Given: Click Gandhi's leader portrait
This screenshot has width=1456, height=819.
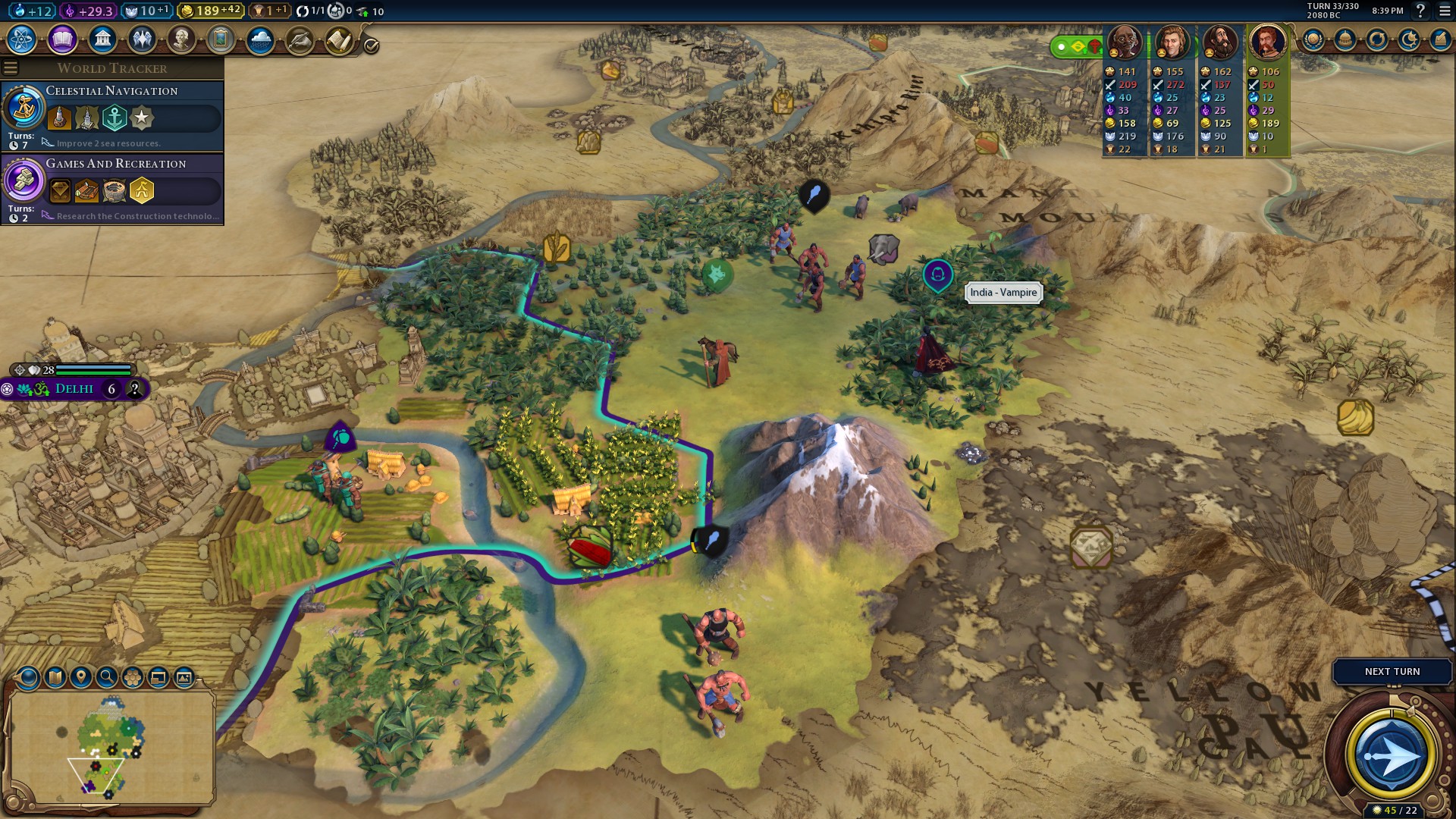Looking at the screenshot, I should [1125, 42].
